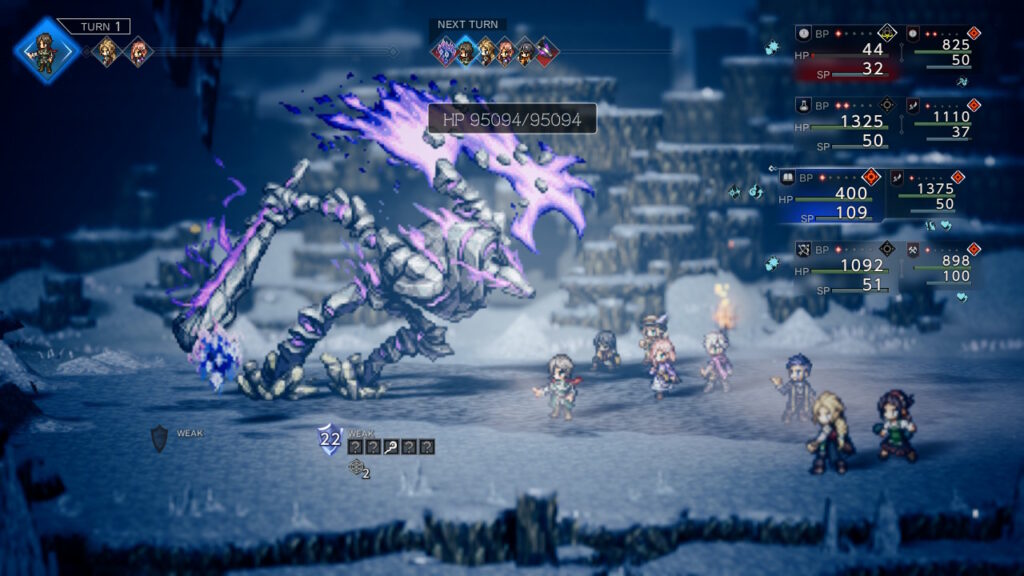Image resolution: width=1024 pixels, height=576 pixels.
Task: Click the red-black icon ending Next Turn order
Action: 547,52
